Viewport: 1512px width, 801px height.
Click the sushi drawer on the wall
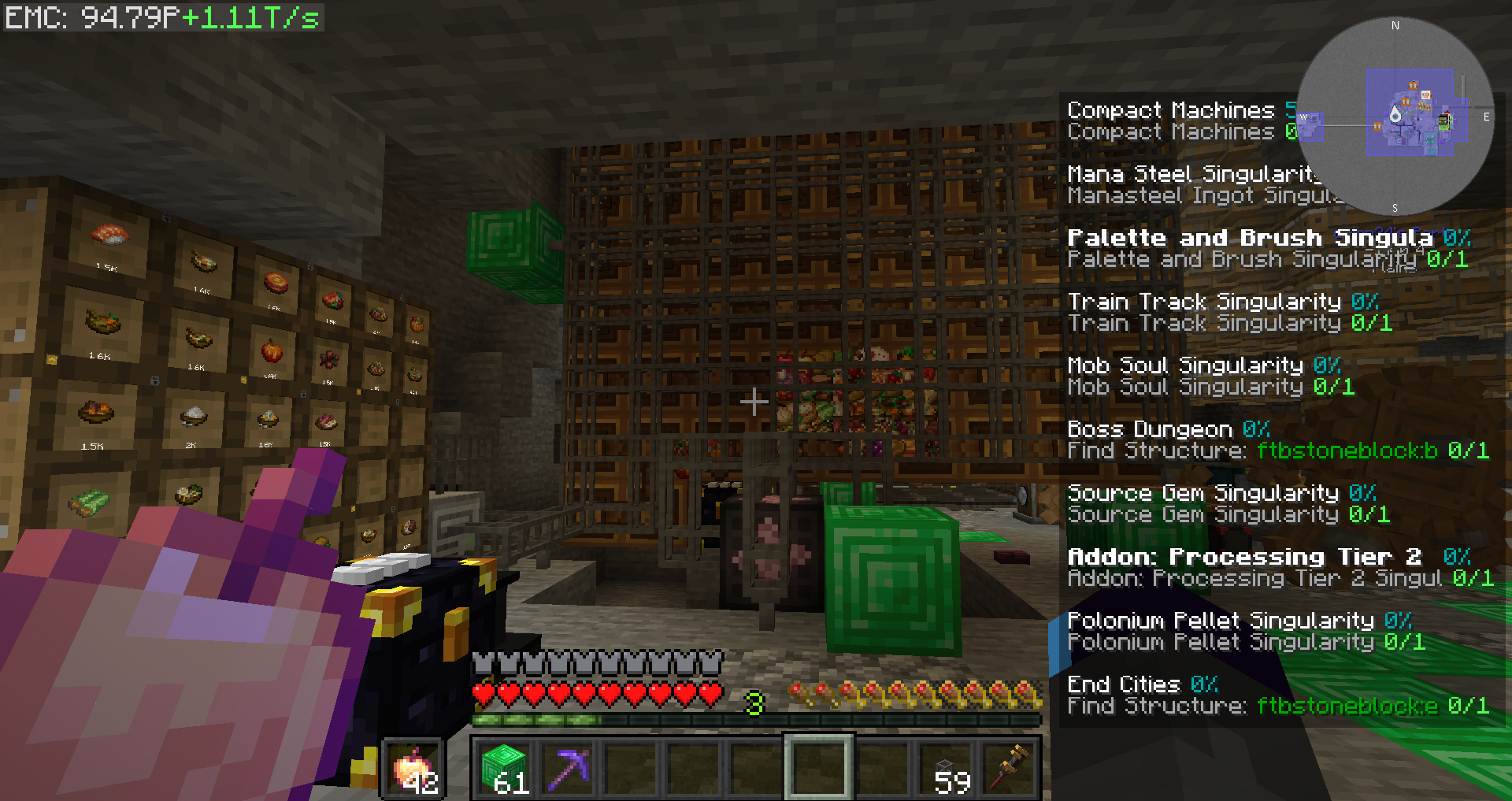[x=110, y=234]
